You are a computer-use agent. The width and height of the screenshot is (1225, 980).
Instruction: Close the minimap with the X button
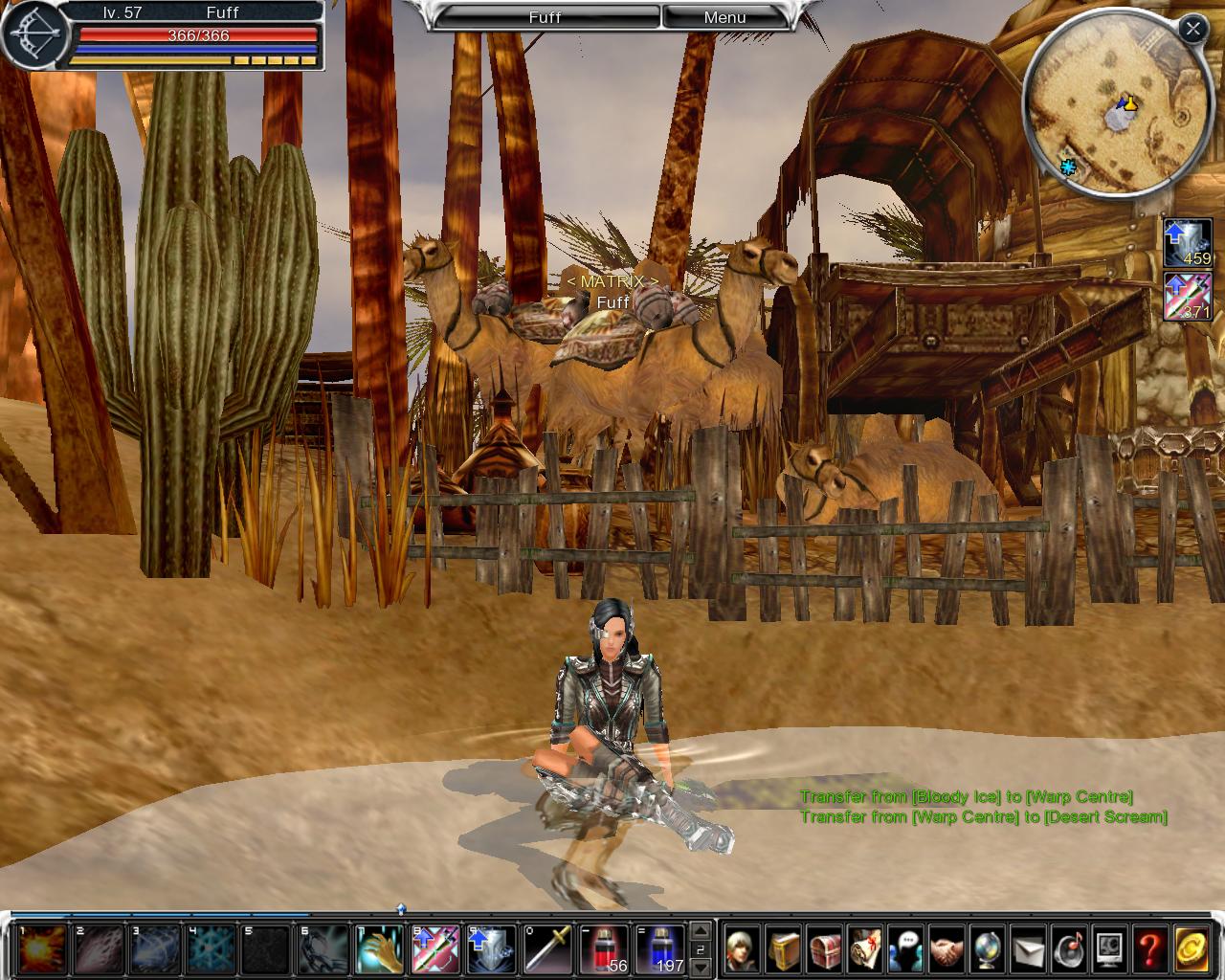[1192, 29]
